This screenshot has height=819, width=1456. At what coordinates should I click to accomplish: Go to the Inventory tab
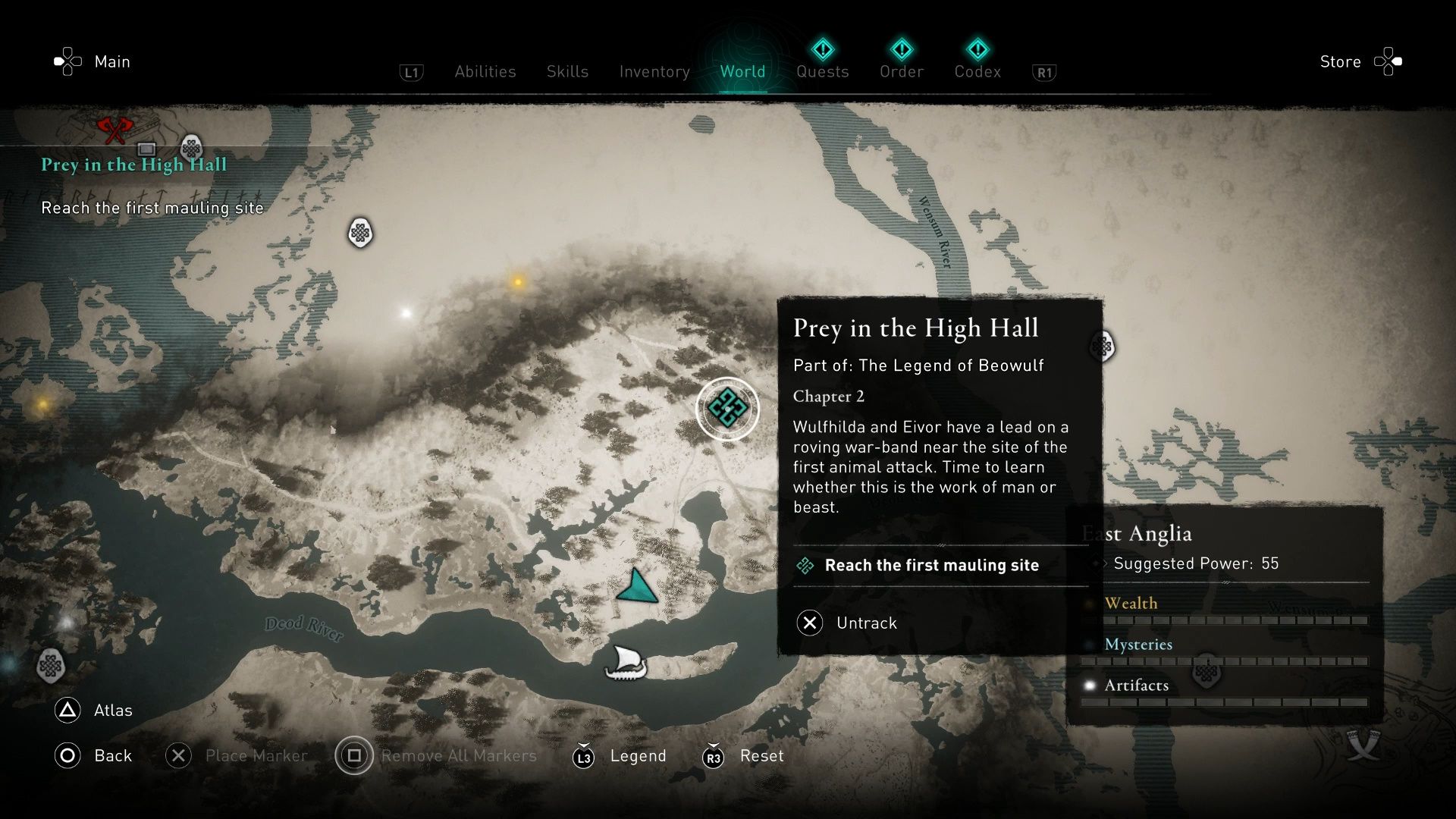click(654, 72)
